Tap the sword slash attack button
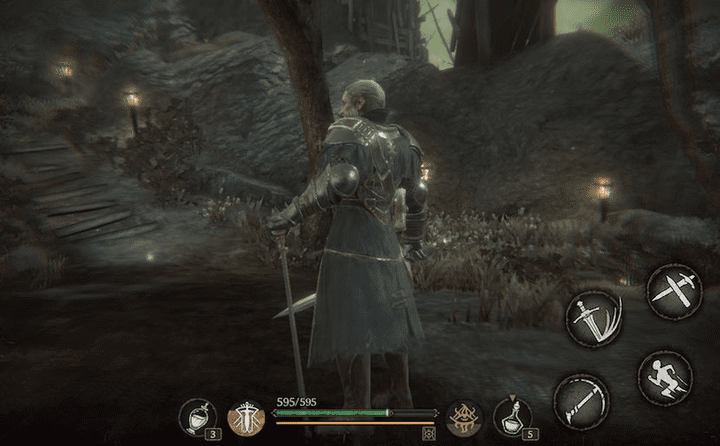720x446 pixels. coord(593,320)
